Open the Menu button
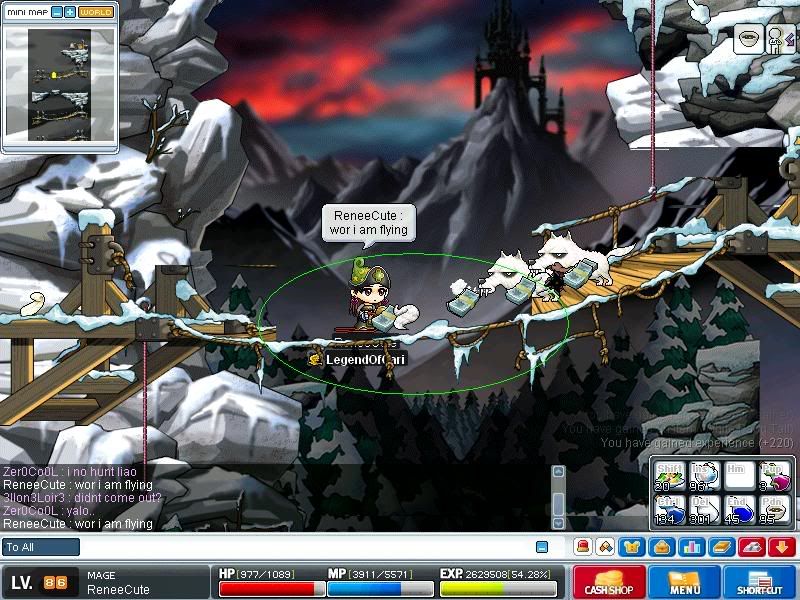The height and width of the screenshot is (600, 800). pos(684,582)
